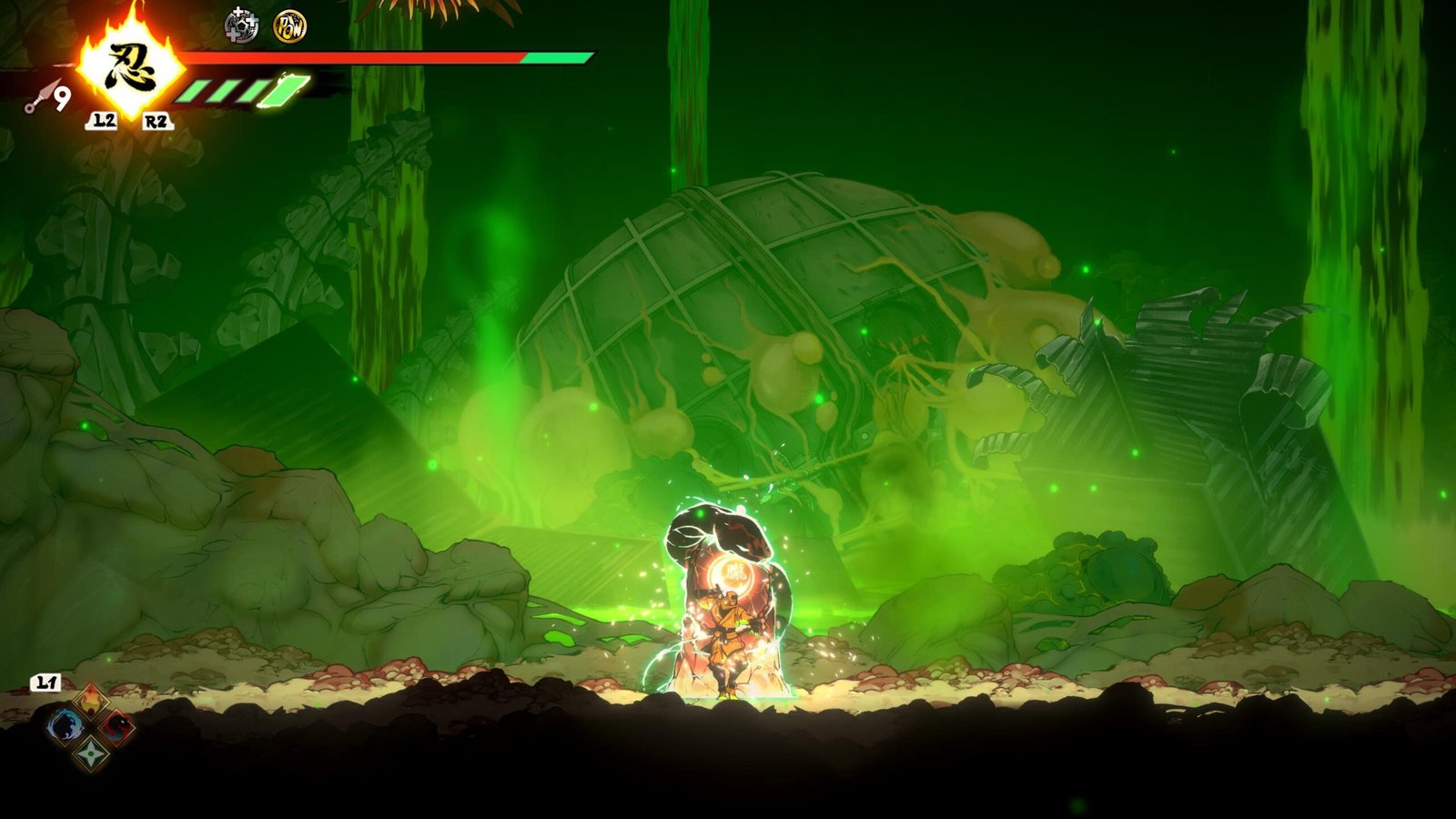Click the silver healing amulet icon
The width and height of the screenshot is (1456, 819).
point(241,25)
